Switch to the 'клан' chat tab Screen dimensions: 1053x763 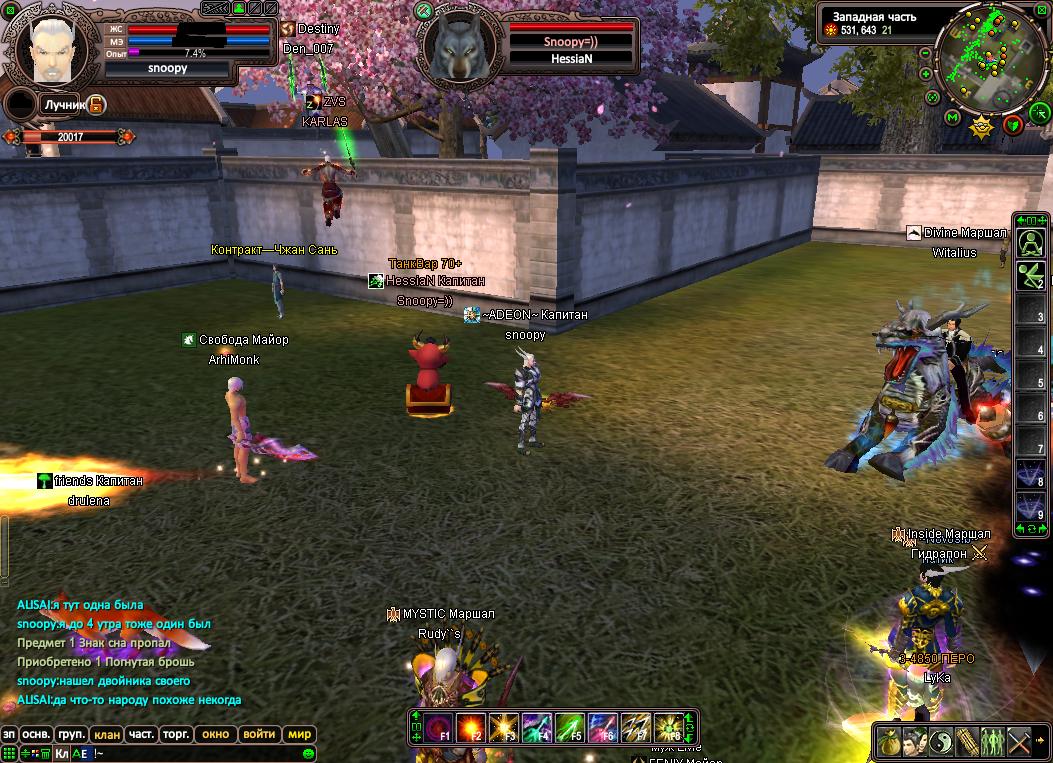(x=107, y=734)
